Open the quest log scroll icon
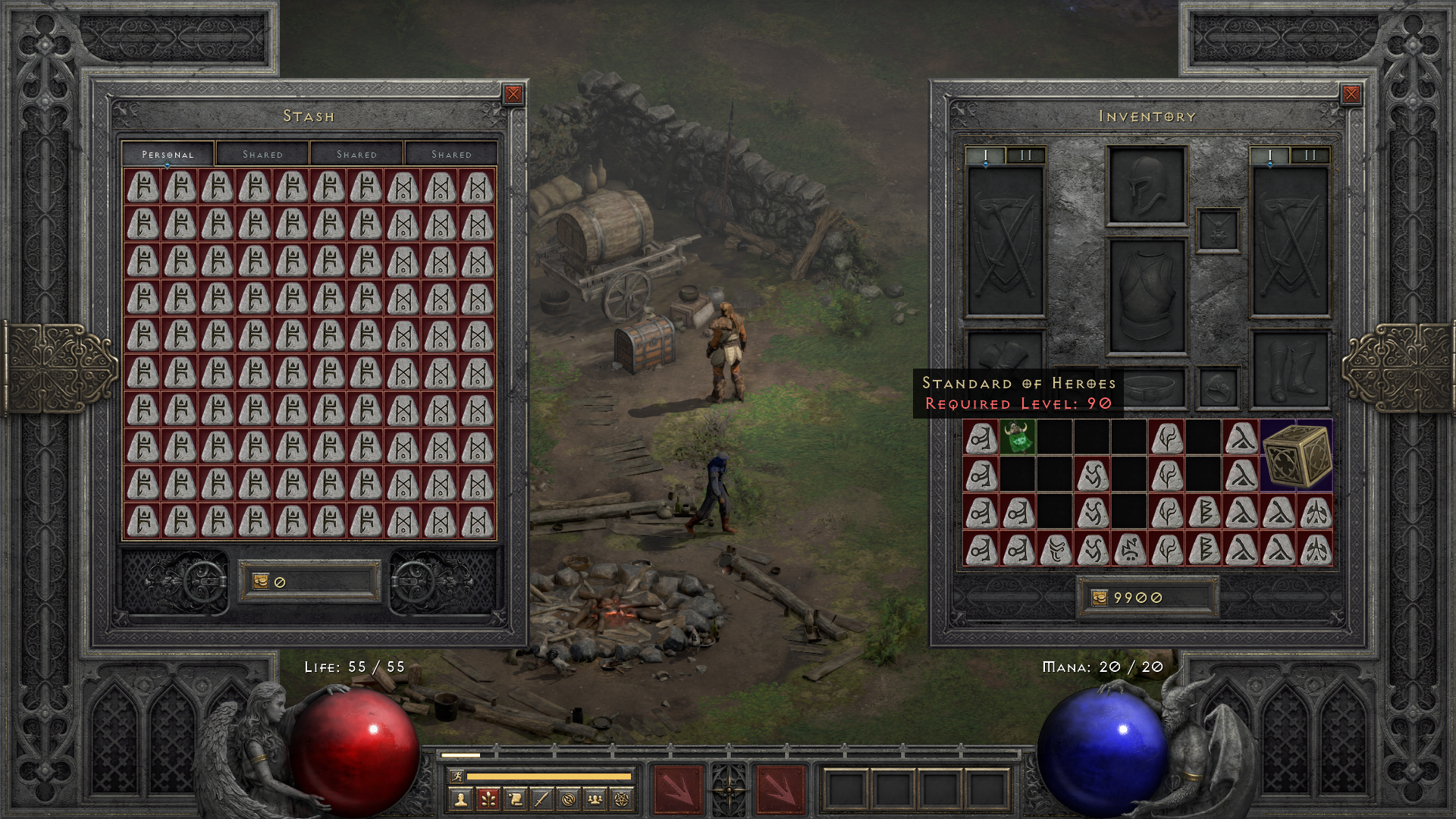This screenshot has height=819, width=1456. pos(516,797)
